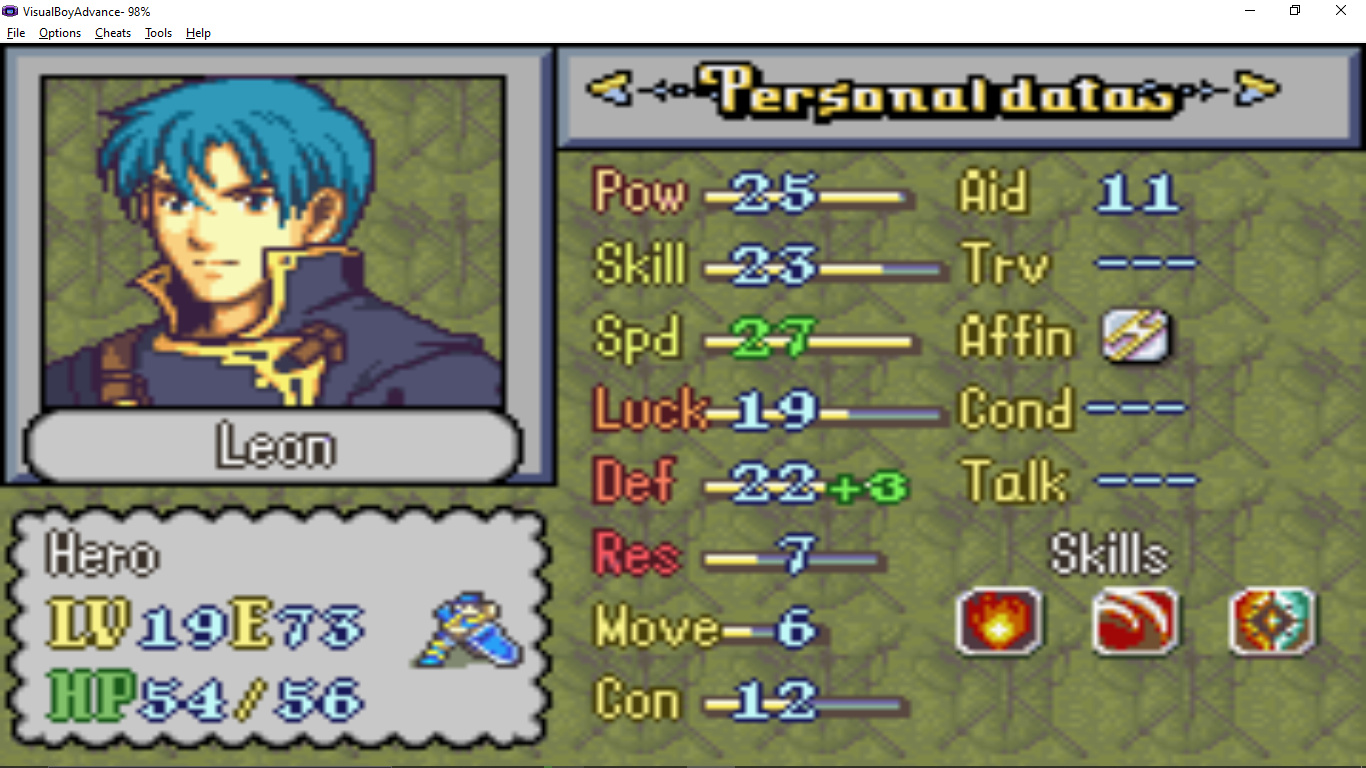Select the Hero class sword icon
This screenshot has width=1366, height=768.
(468, 630)
